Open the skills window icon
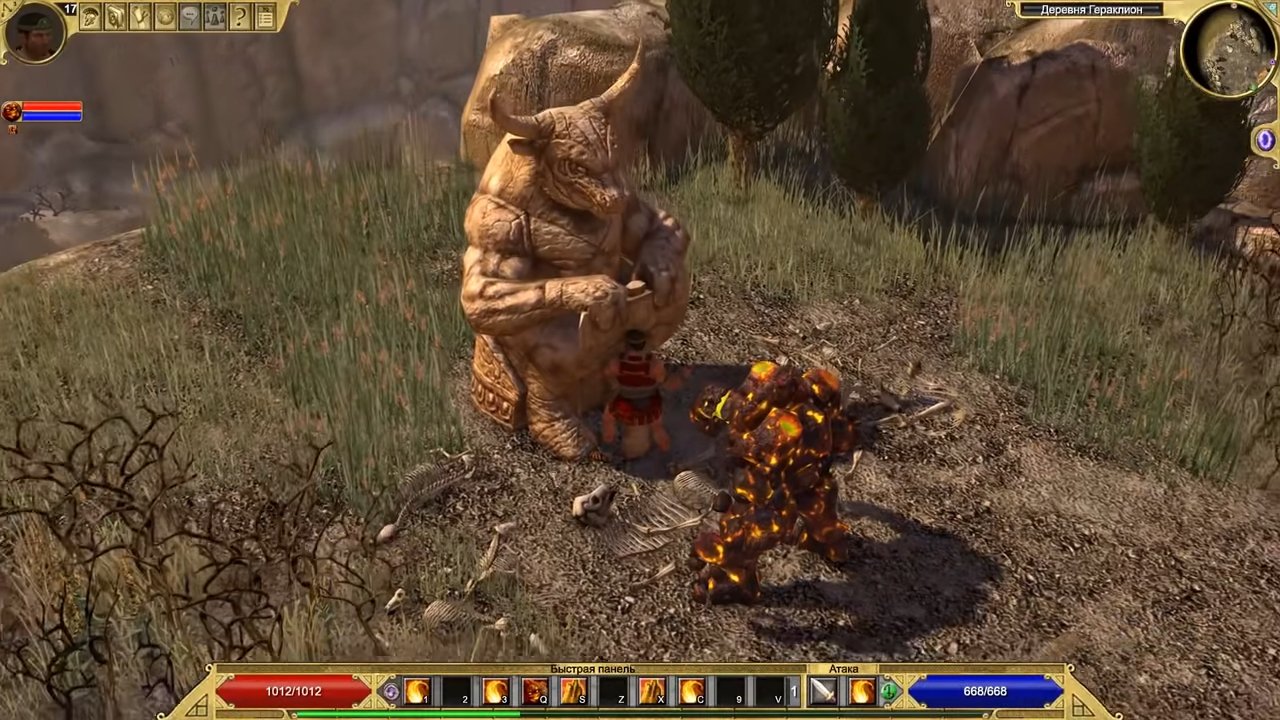The height and width of the screenshot is (720, 1280). pyautogui.click(x=115, y=16)
